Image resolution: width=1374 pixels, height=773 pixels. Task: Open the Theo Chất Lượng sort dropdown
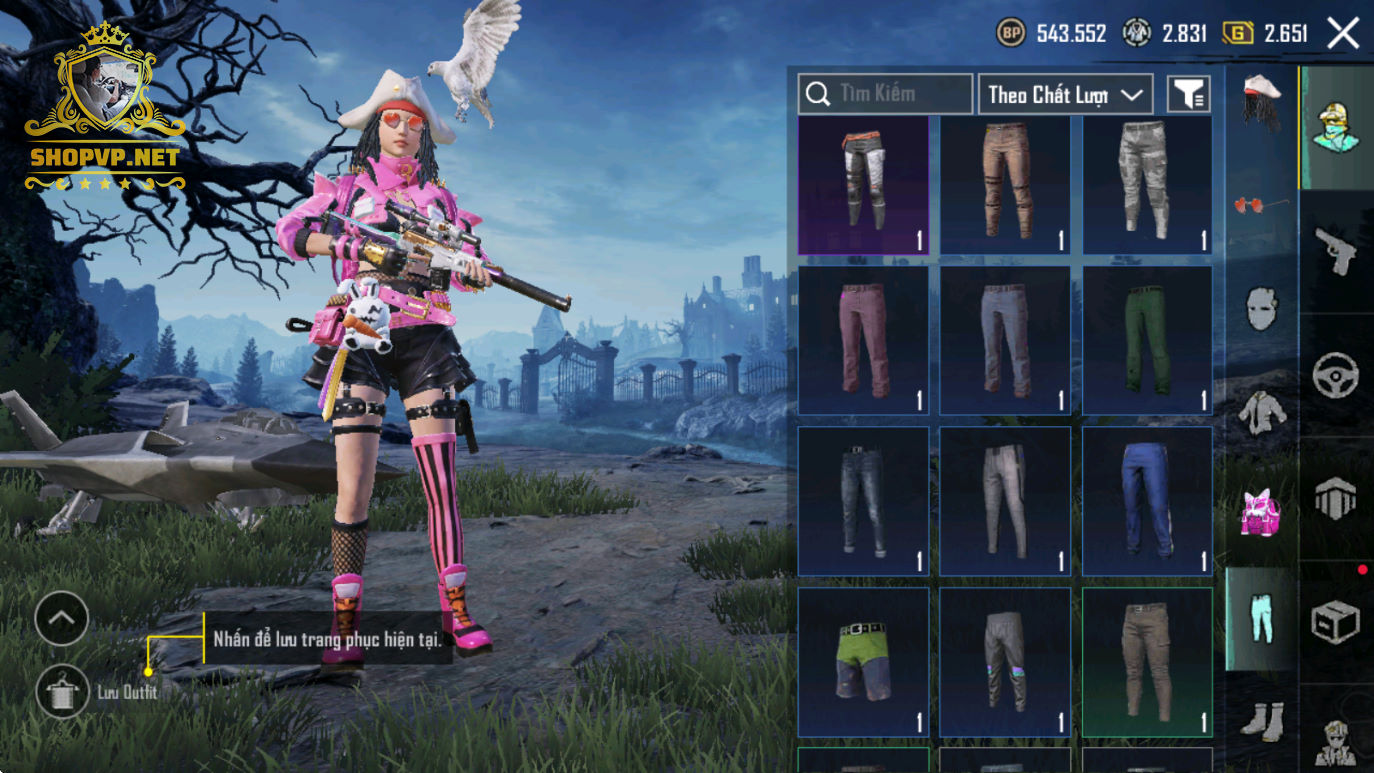point(1065,94)
